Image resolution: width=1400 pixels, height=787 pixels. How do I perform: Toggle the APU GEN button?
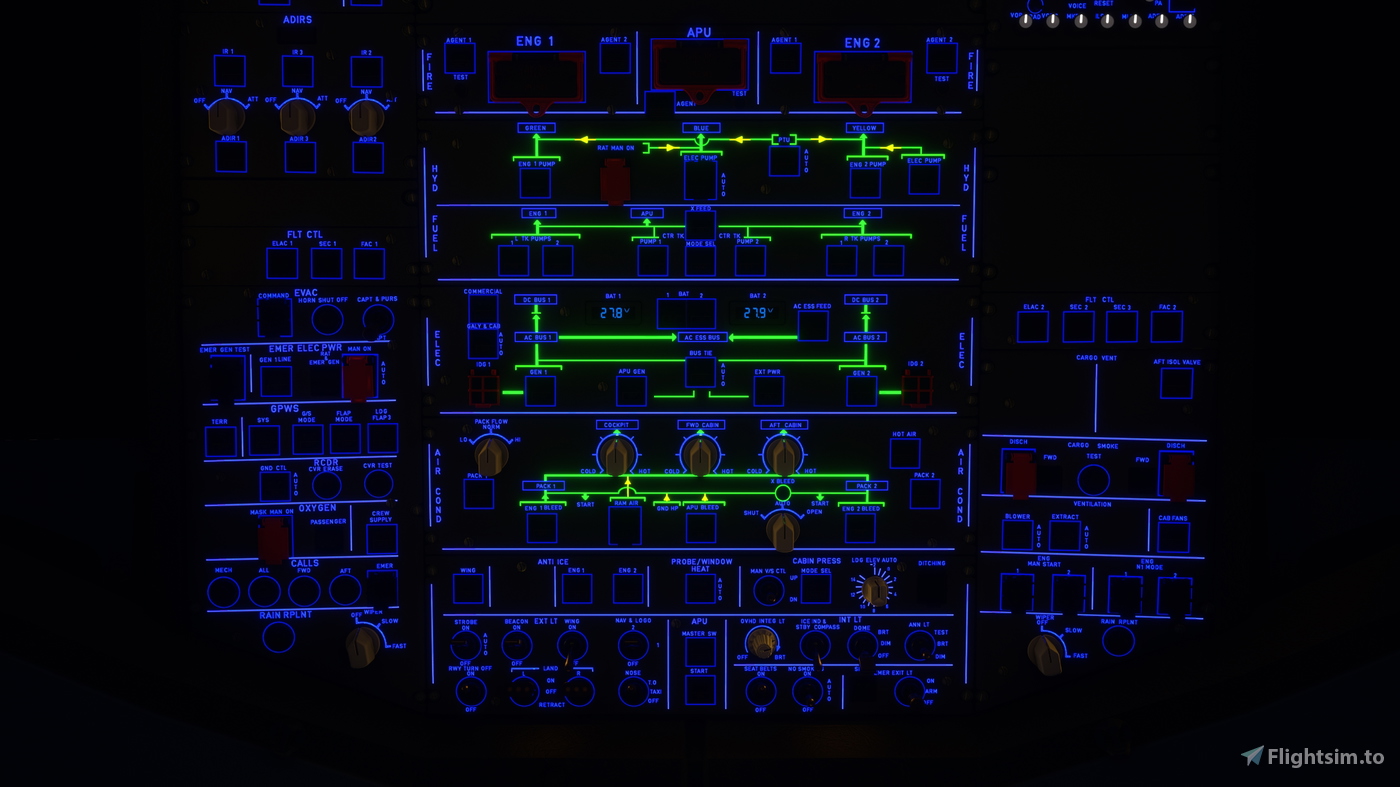tap(631, 391)
